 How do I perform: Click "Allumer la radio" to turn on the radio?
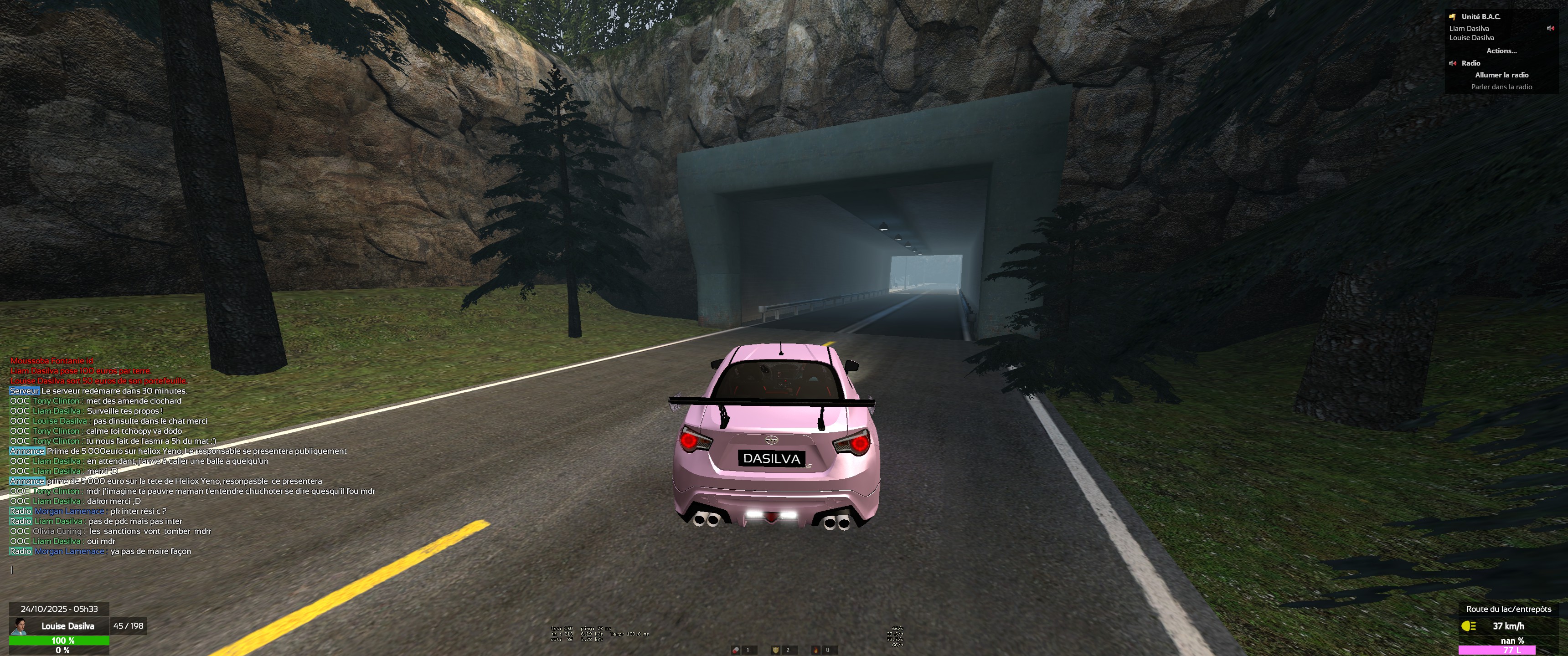pyautogui.click(x=1501, y=75)
